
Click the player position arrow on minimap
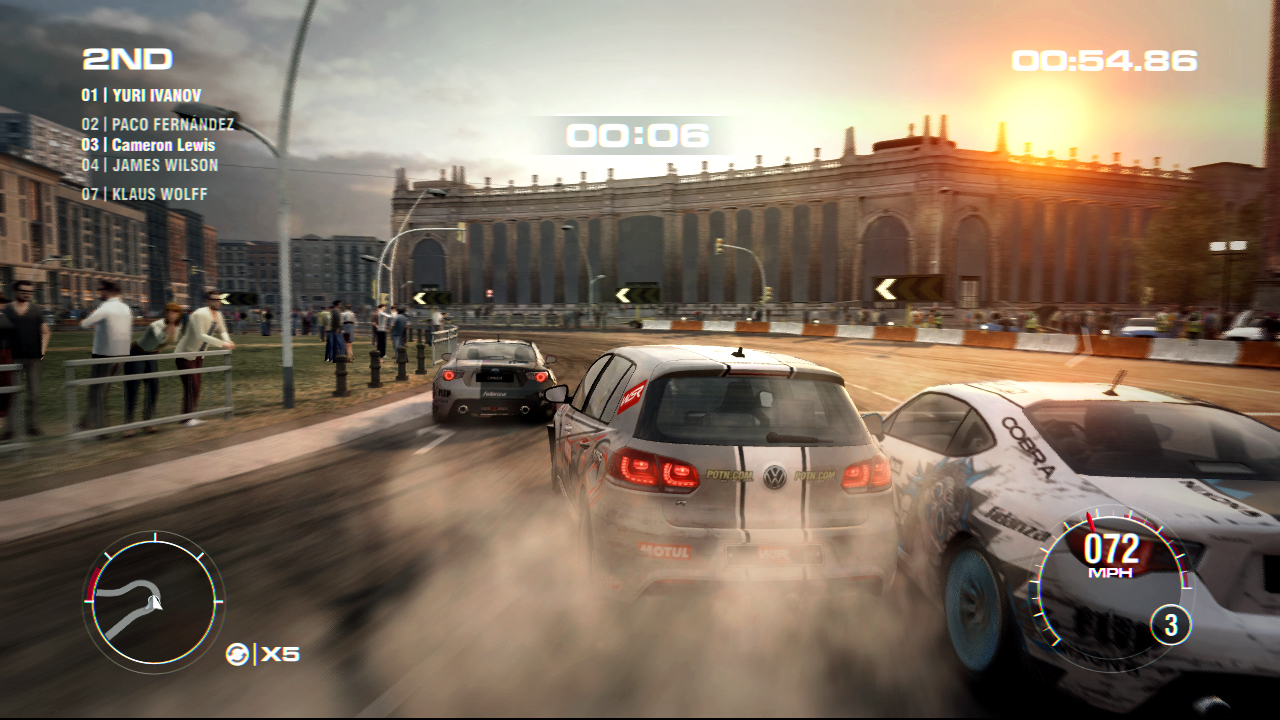[156, 602]
